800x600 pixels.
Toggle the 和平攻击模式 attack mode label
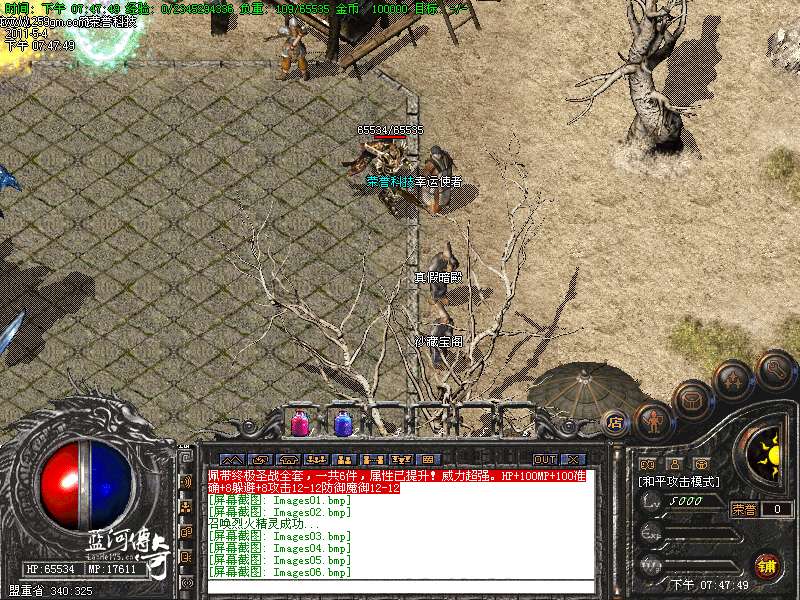pos(680,482)
